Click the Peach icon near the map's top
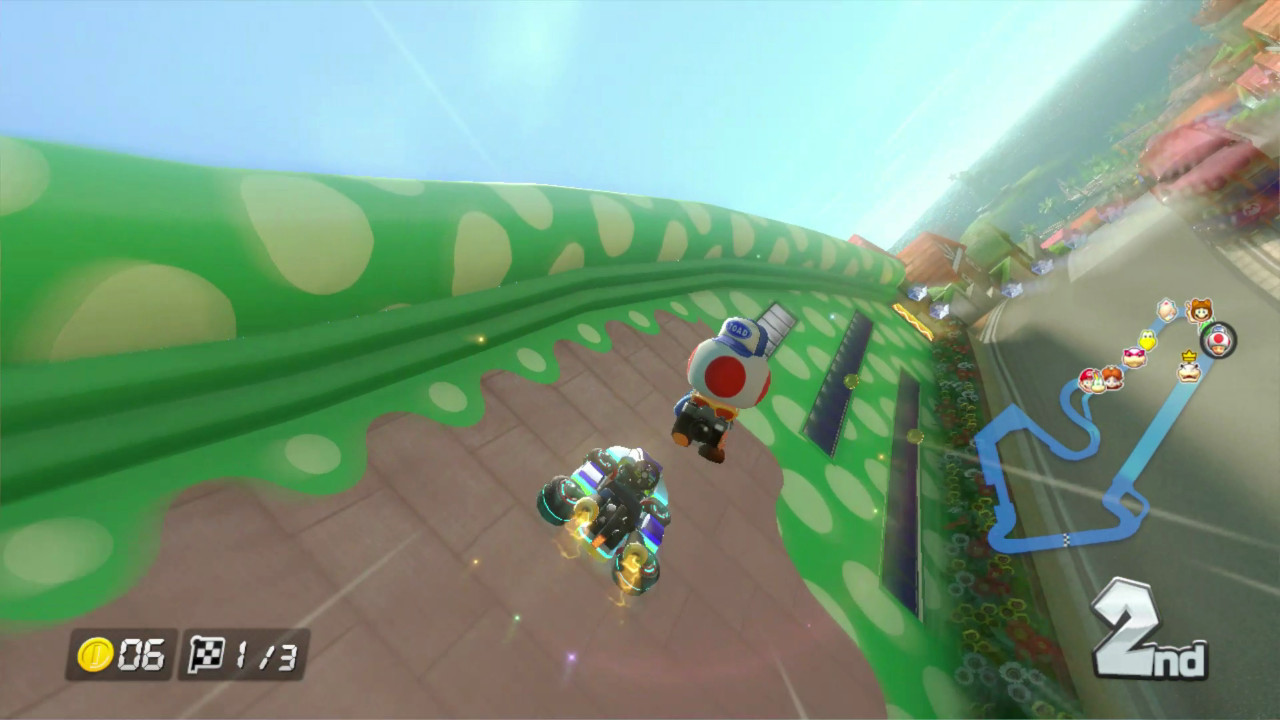Image resolution: width=1280 pixels, height=720 pixels. pos(1165,310)
